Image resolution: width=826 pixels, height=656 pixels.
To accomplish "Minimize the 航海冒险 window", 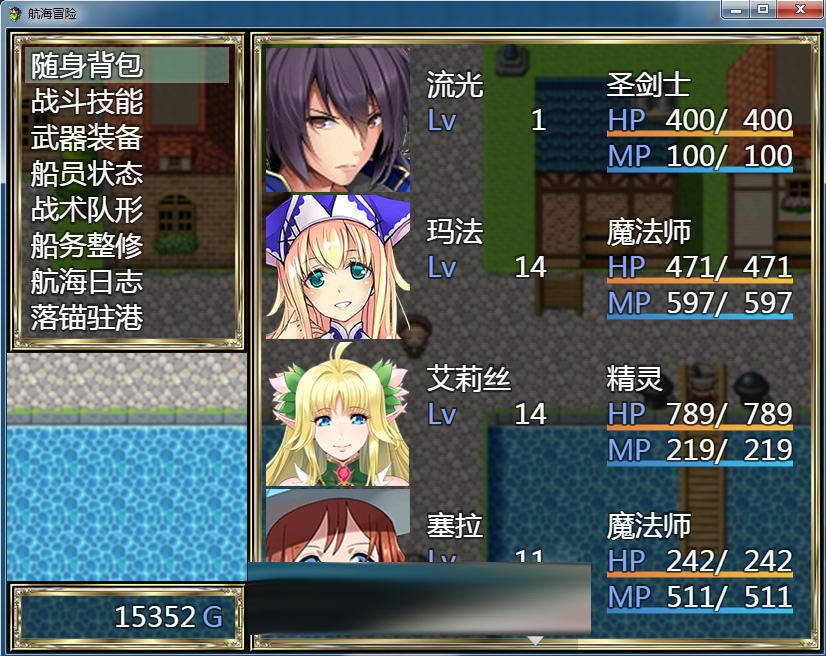I will coord(736,9).
